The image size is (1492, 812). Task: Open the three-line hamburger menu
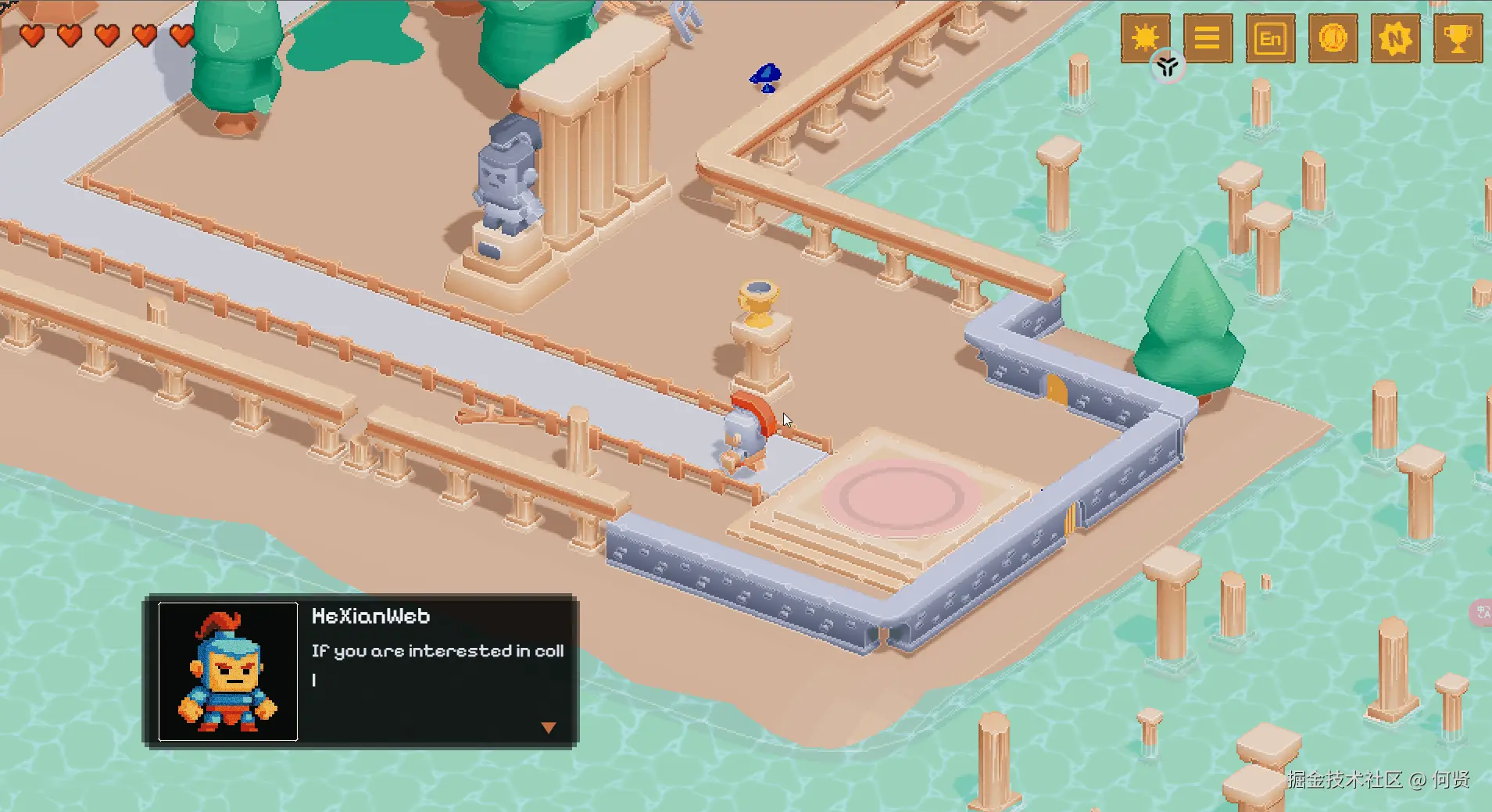click(1208, 38)
